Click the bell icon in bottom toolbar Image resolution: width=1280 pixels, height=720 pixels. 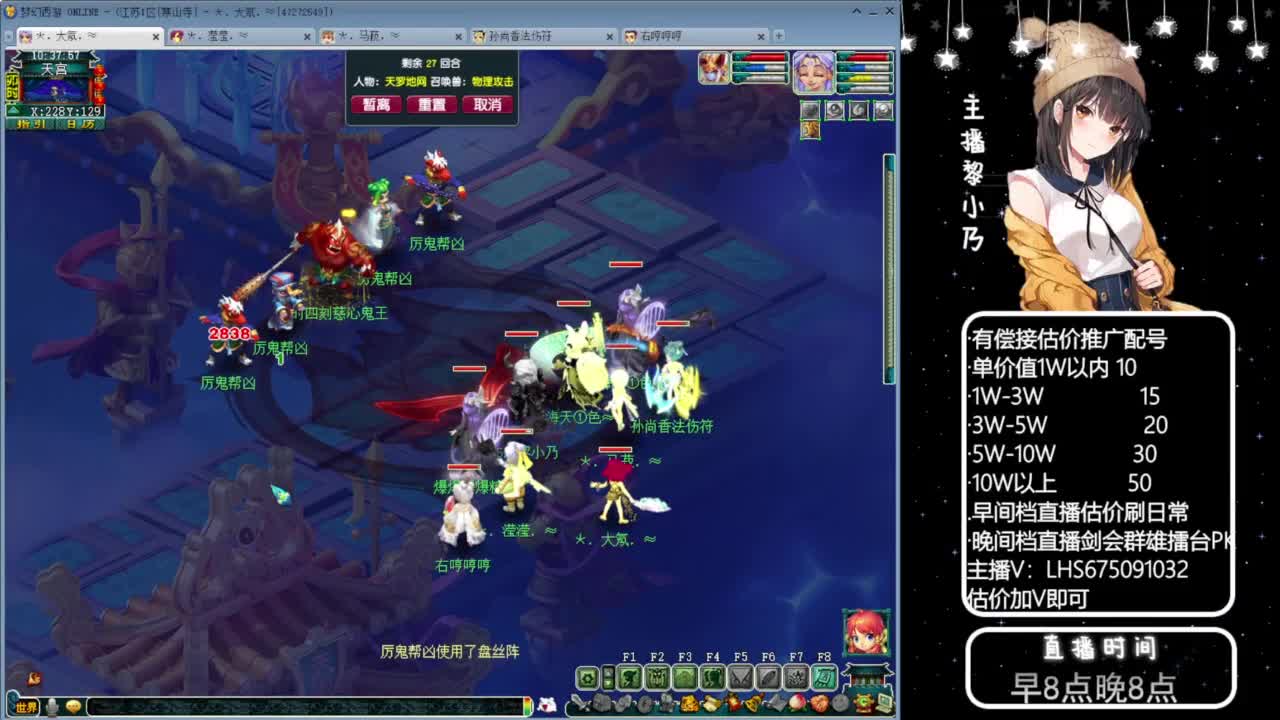pyautogui.click(x=753, y=702)
